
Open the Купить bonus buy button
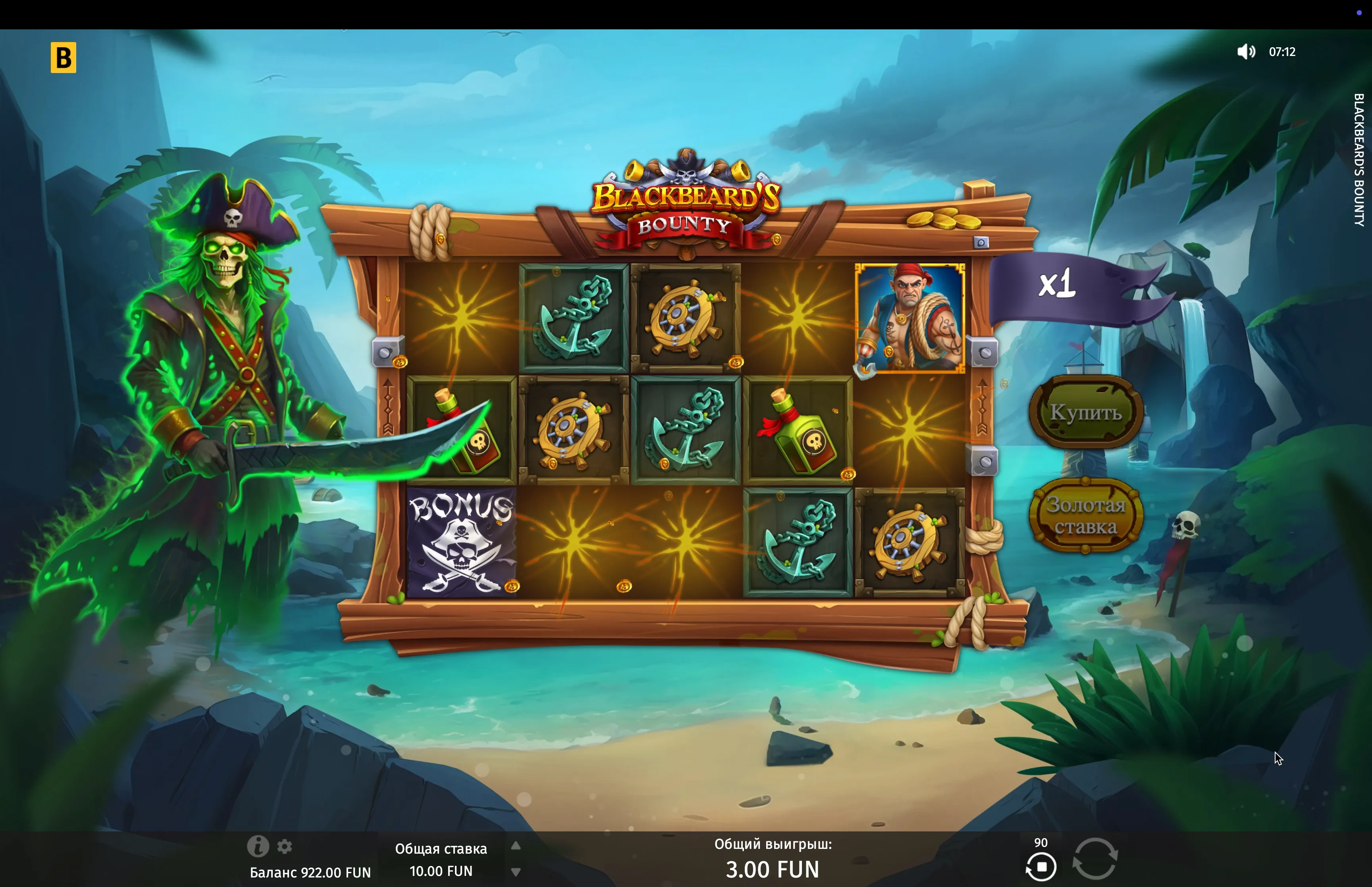1085,412
